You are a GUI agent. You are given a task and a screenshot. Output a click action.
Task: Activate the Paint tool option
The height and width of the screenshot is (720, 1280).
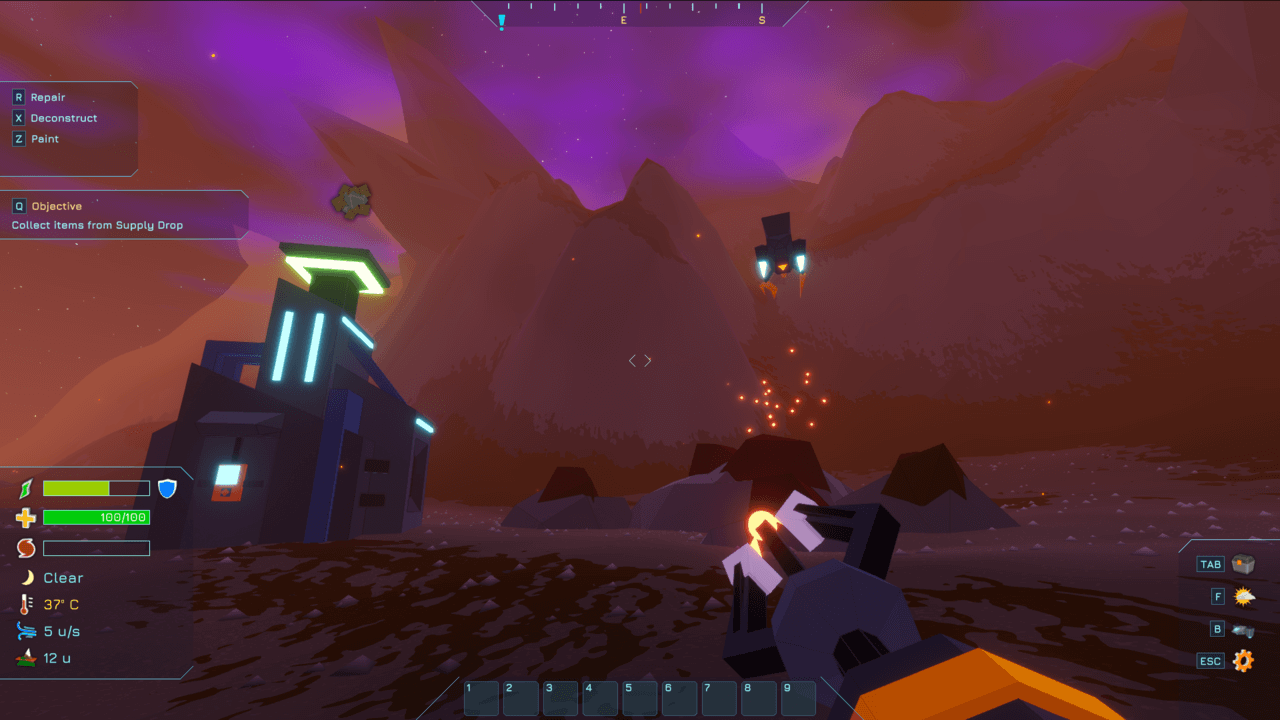pyautogui.click(x=44, y=139)
